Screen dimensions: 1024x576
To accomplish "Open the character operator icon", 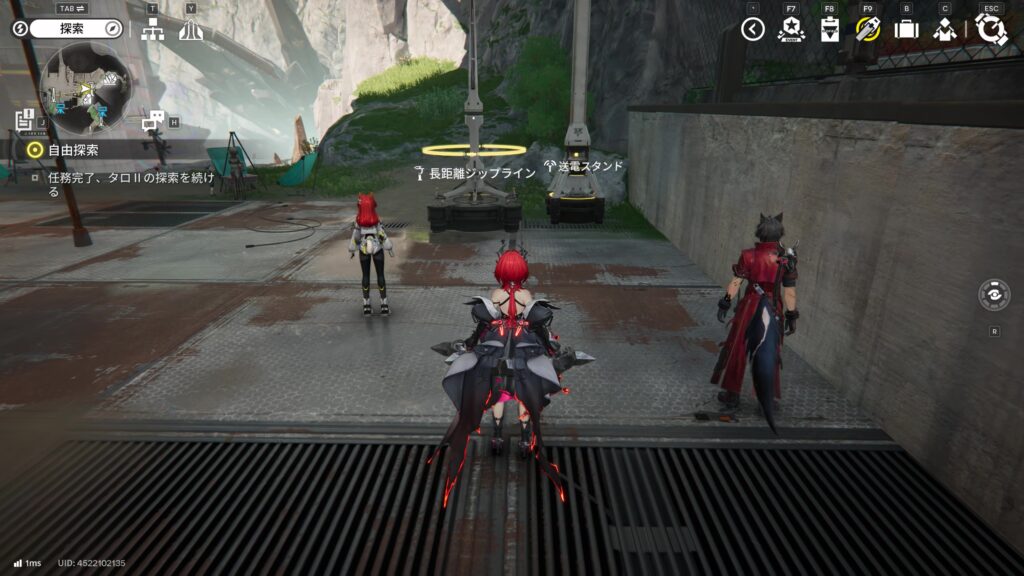I will click(x=945, y=29).
